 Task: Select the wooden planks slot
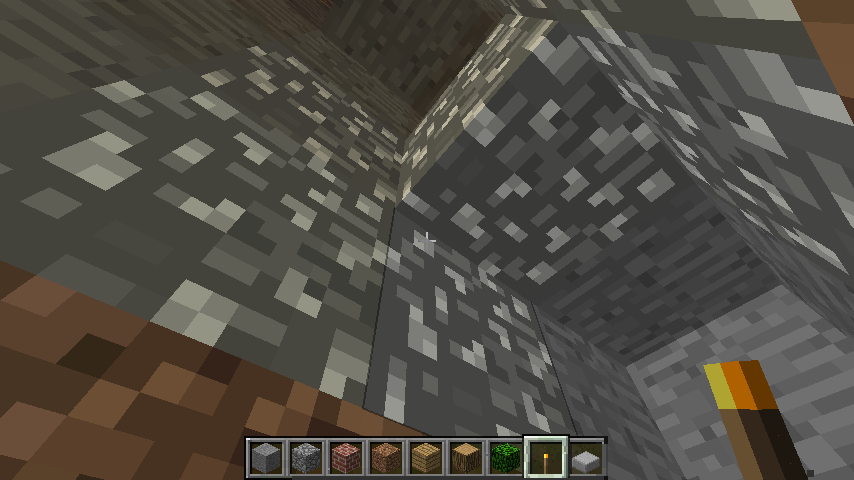click(425, 458)
